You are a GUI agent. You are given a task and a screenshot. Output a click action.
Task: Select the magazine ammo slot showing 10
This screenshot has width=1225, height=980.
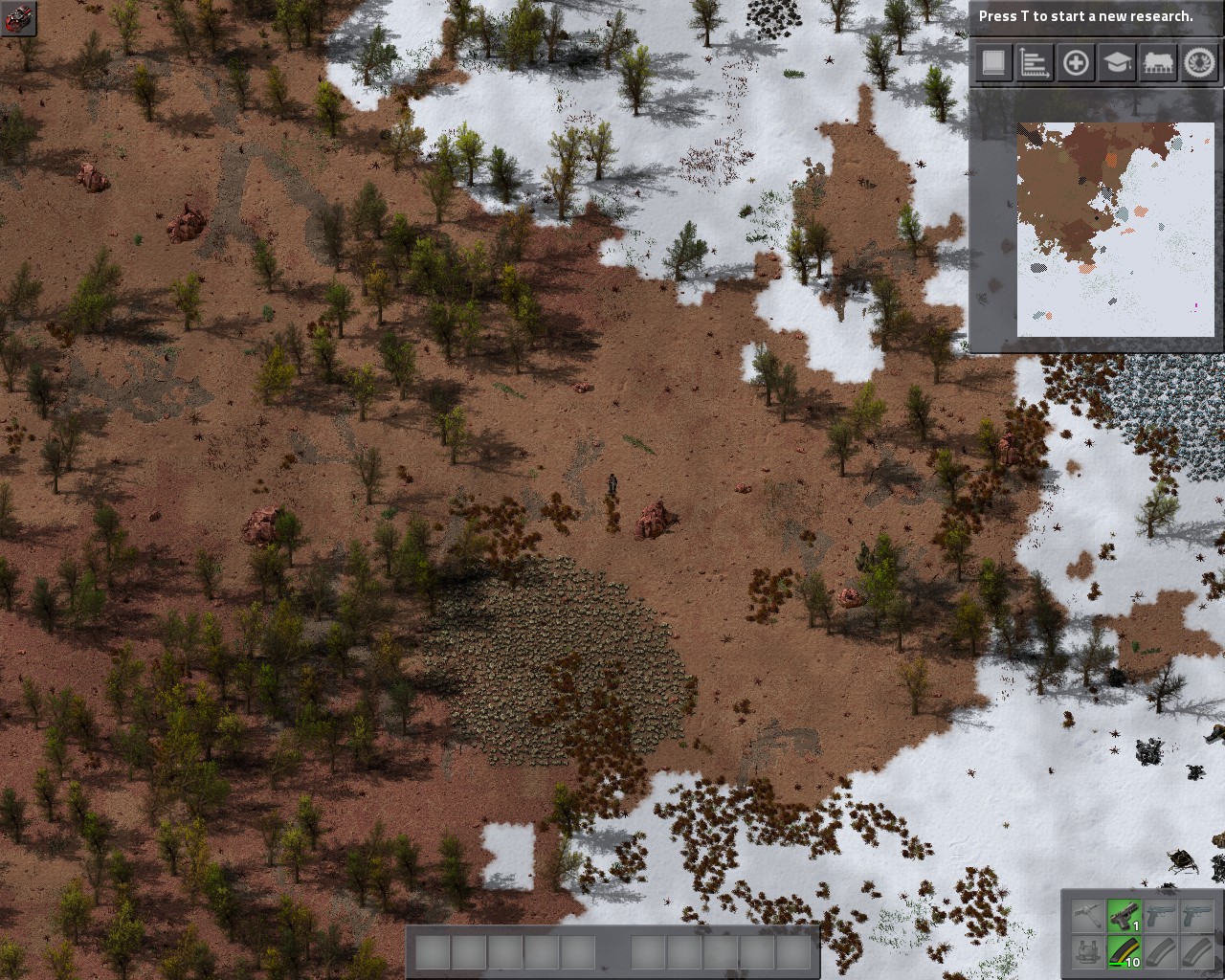coord(1125,951)
